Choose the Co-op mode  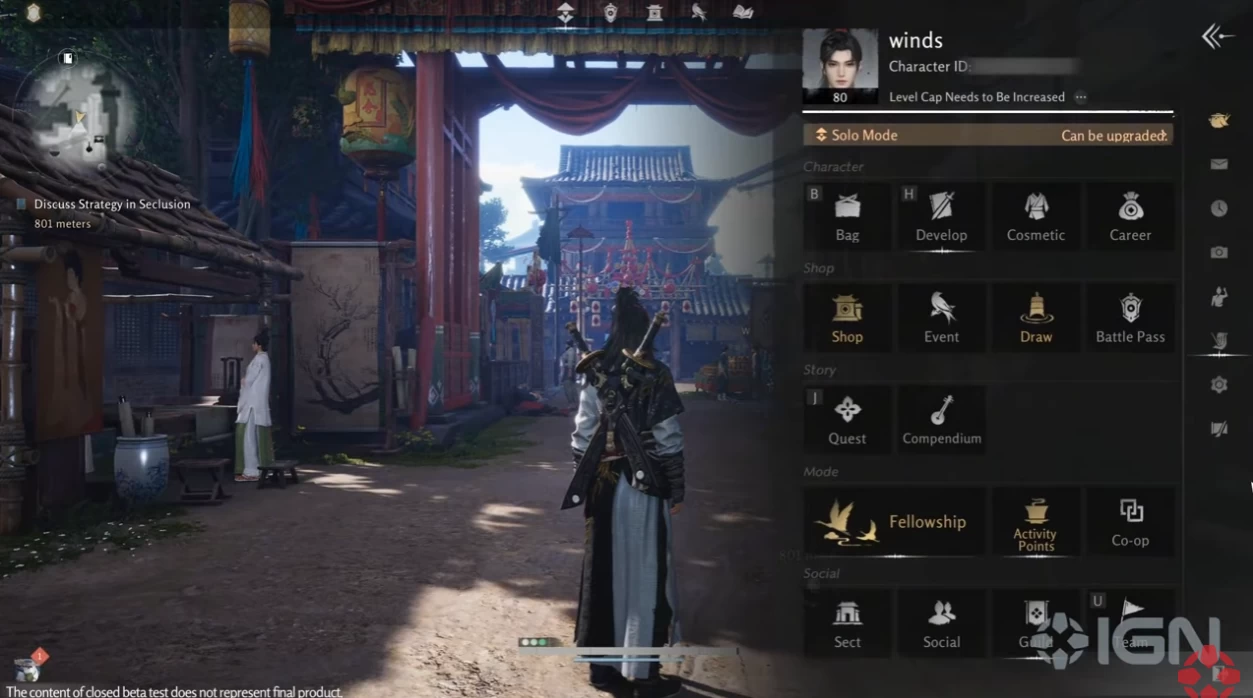(1130, 522)
